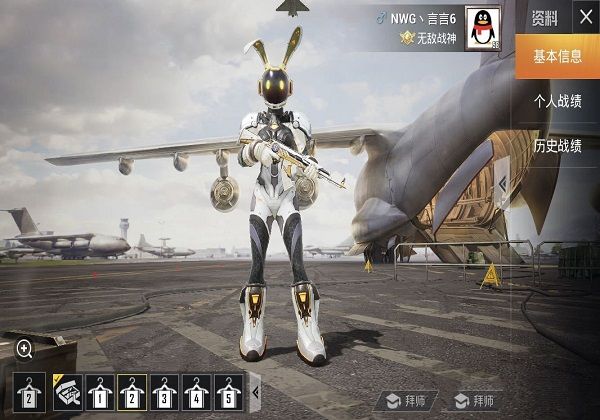Image resolution: width=600 pixels, height=420 pixels.
Task: Zoom in with the magnifier icon
Action: [x=25, y=348]
